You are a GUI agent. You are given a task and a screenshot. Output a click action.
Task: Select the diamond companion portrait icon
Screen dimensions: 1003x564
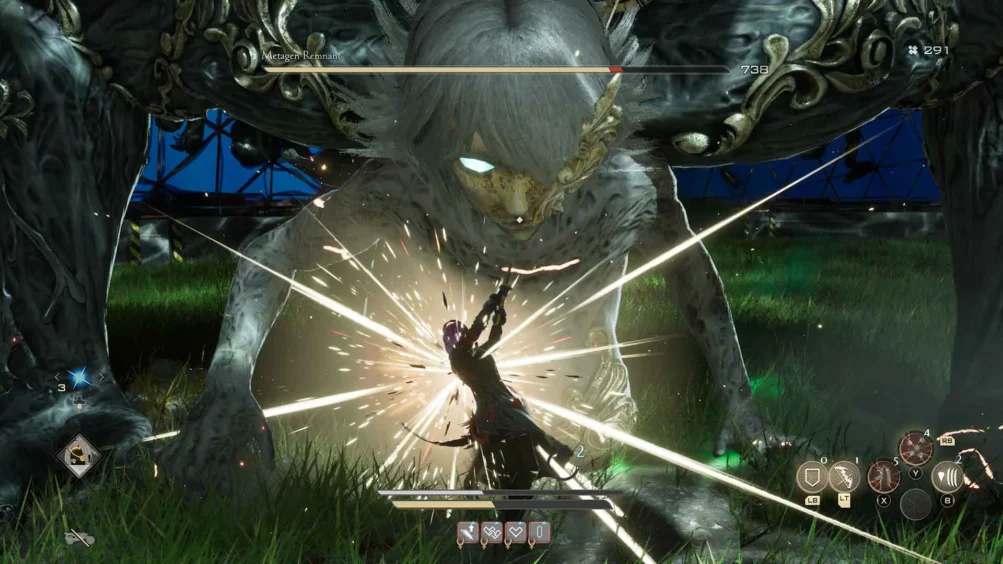tap(79, 457)
